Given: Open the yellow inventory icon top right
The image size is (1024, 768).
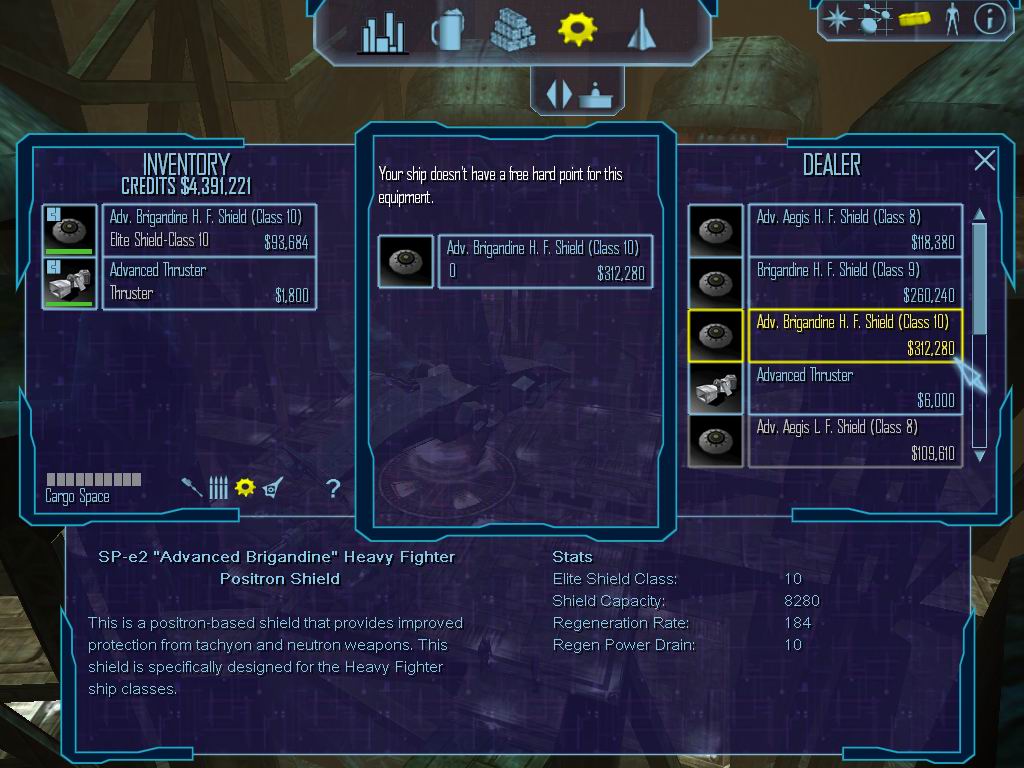Looking at the screenshot, I should [x=914, y=19].
